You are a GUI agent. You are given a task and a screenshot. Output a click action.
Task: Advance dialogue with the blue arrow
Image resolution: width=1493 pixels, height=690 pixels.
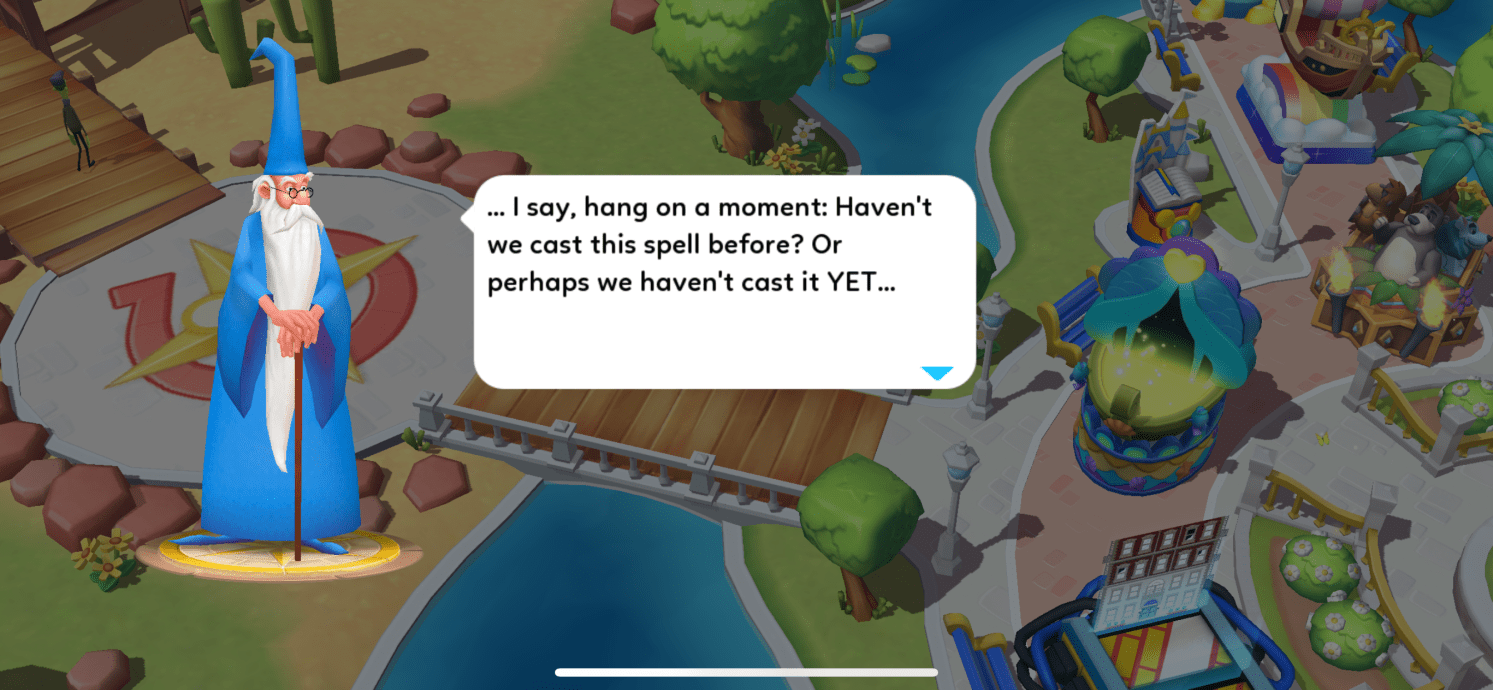coord(936,373)
